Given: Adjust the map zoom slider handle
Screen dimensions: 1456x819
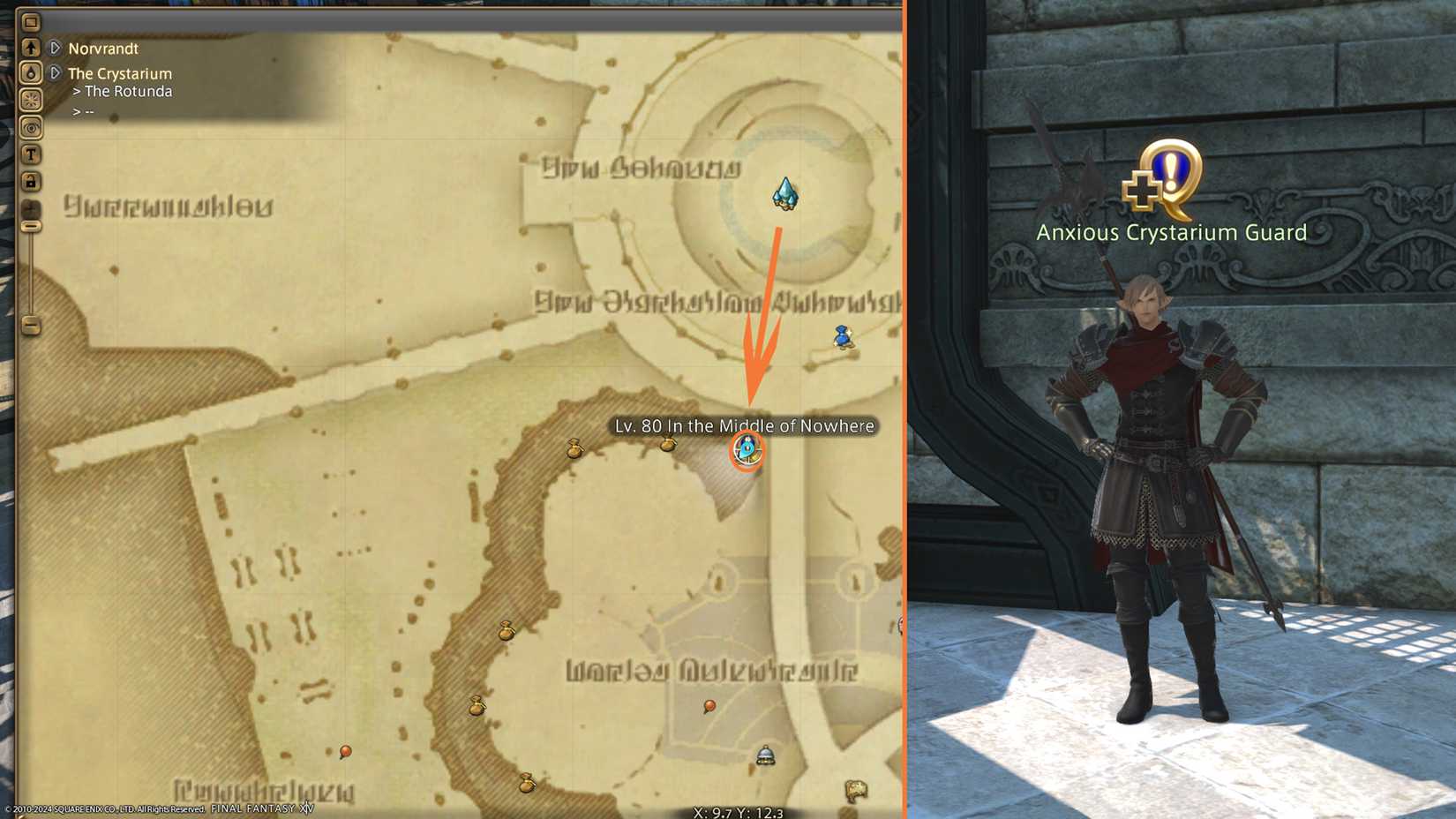Looking at the screenshot, I should [31, 227].
